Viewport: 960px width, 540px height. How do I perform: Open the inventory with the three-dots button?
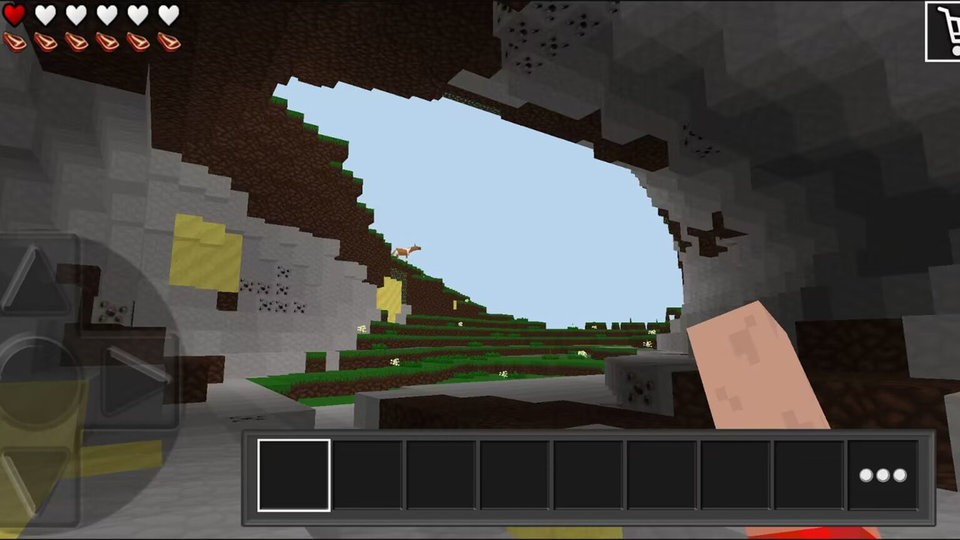tap(883, 475)
